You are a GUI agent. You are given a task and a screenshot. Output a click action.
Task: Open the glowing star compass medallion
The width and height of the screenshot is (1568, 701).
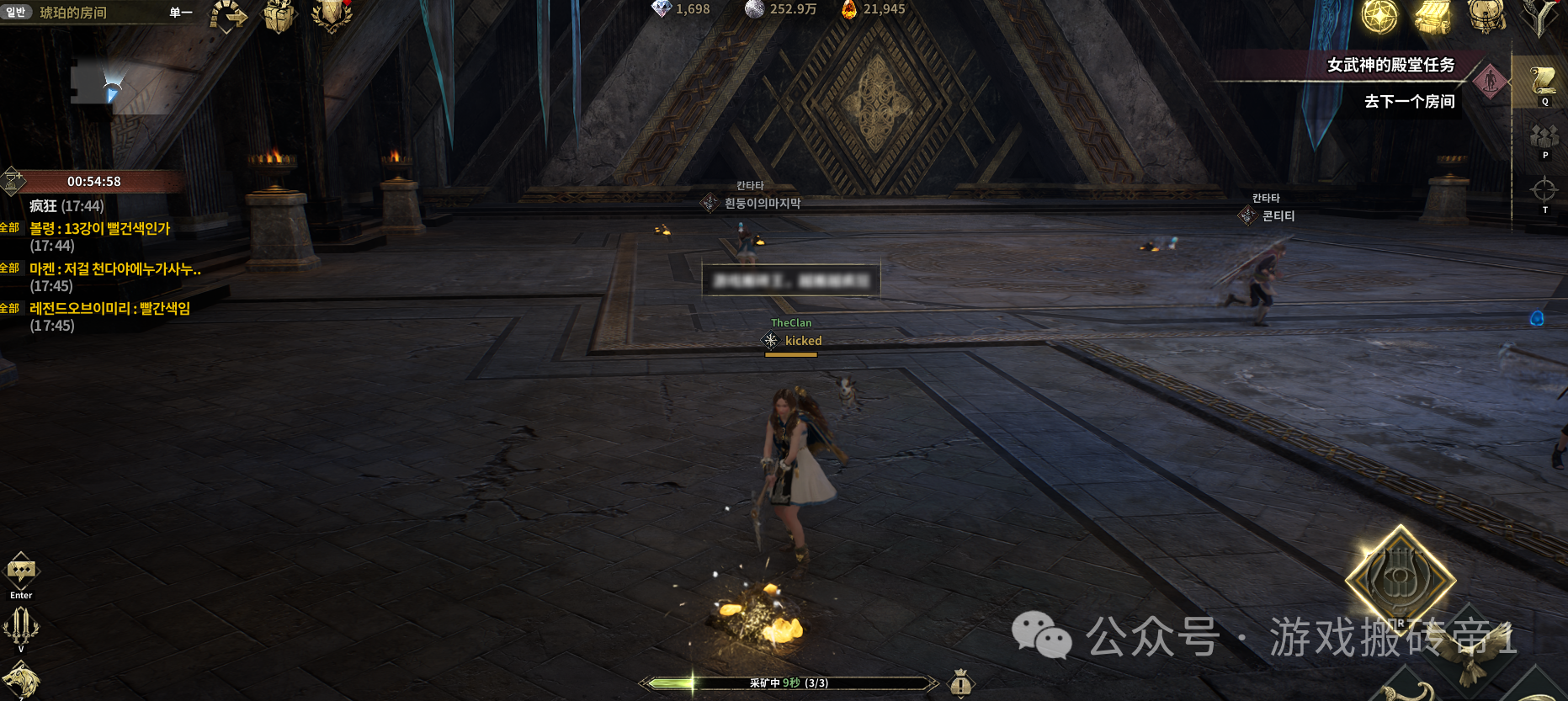tap(1379, 16)
